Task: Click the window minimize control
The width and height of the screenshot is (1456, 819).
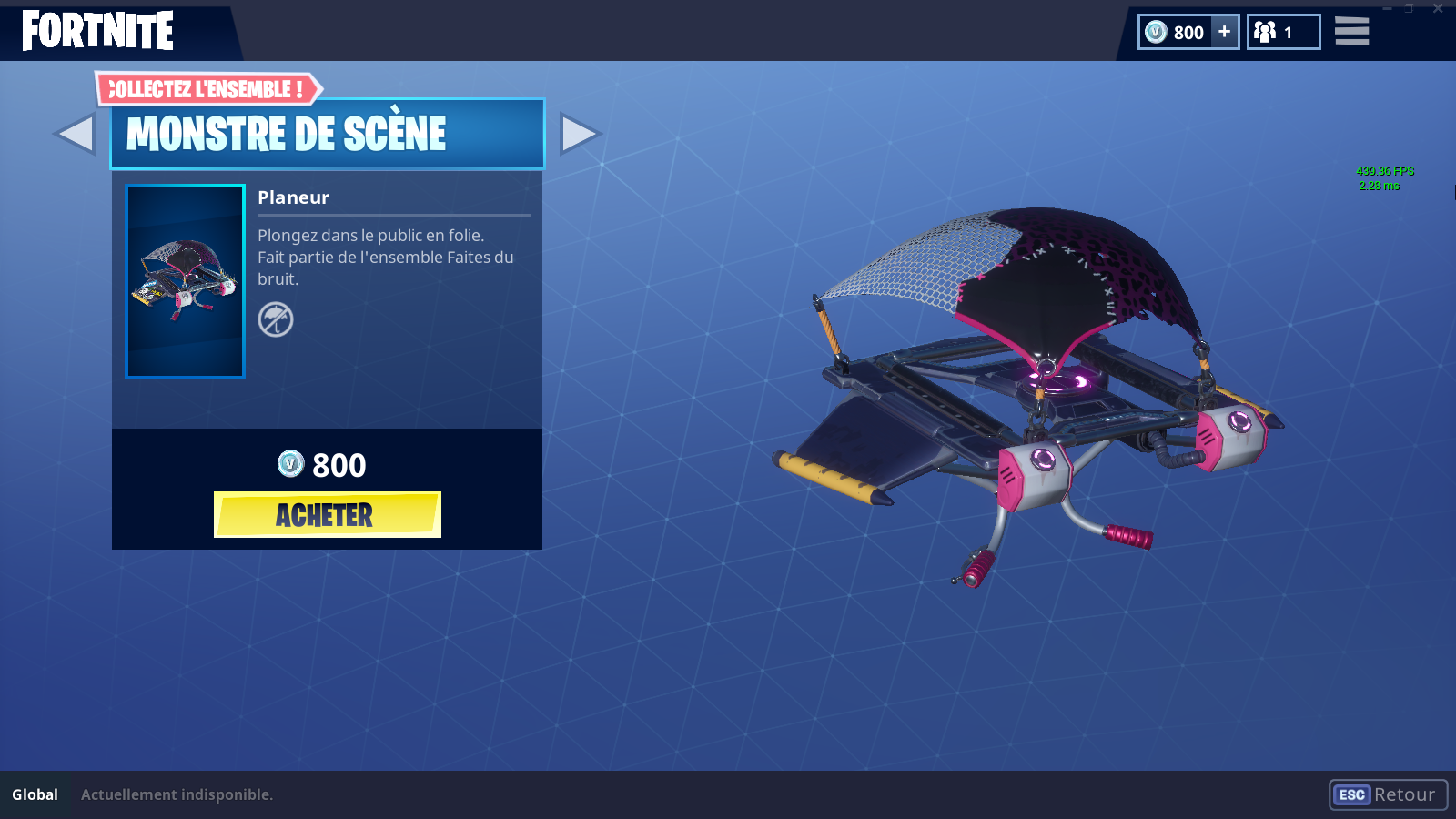Action: [1387, 9]
